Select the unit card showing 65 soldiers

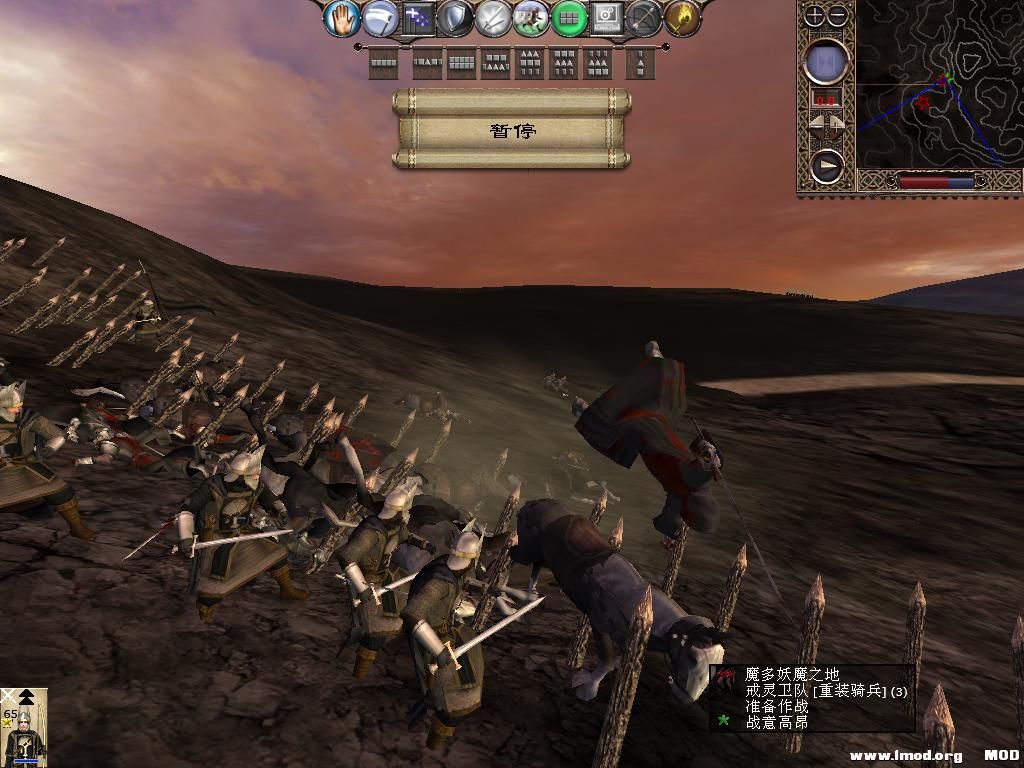(23, 728)
